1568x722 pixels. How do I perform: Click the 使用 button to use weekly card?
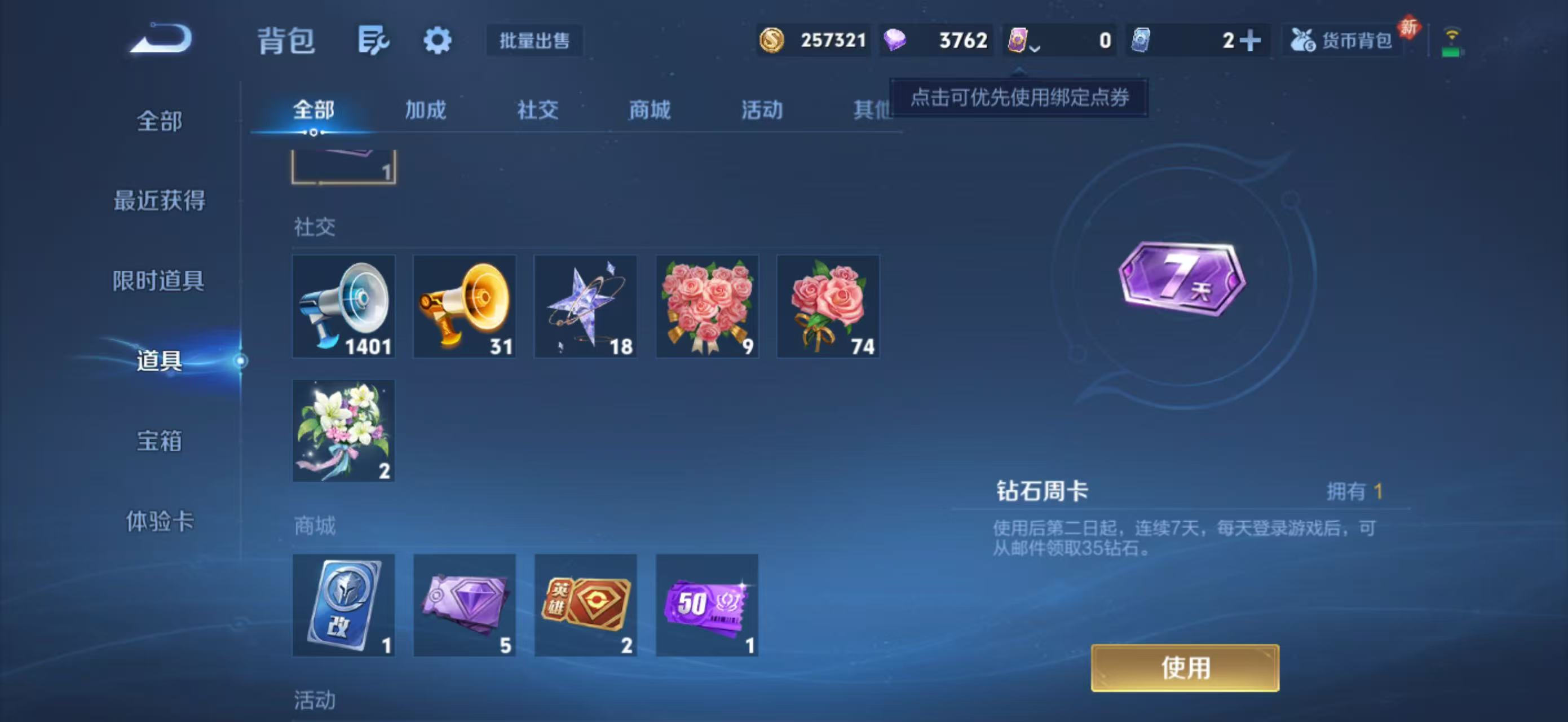[x=1183, y=668]
